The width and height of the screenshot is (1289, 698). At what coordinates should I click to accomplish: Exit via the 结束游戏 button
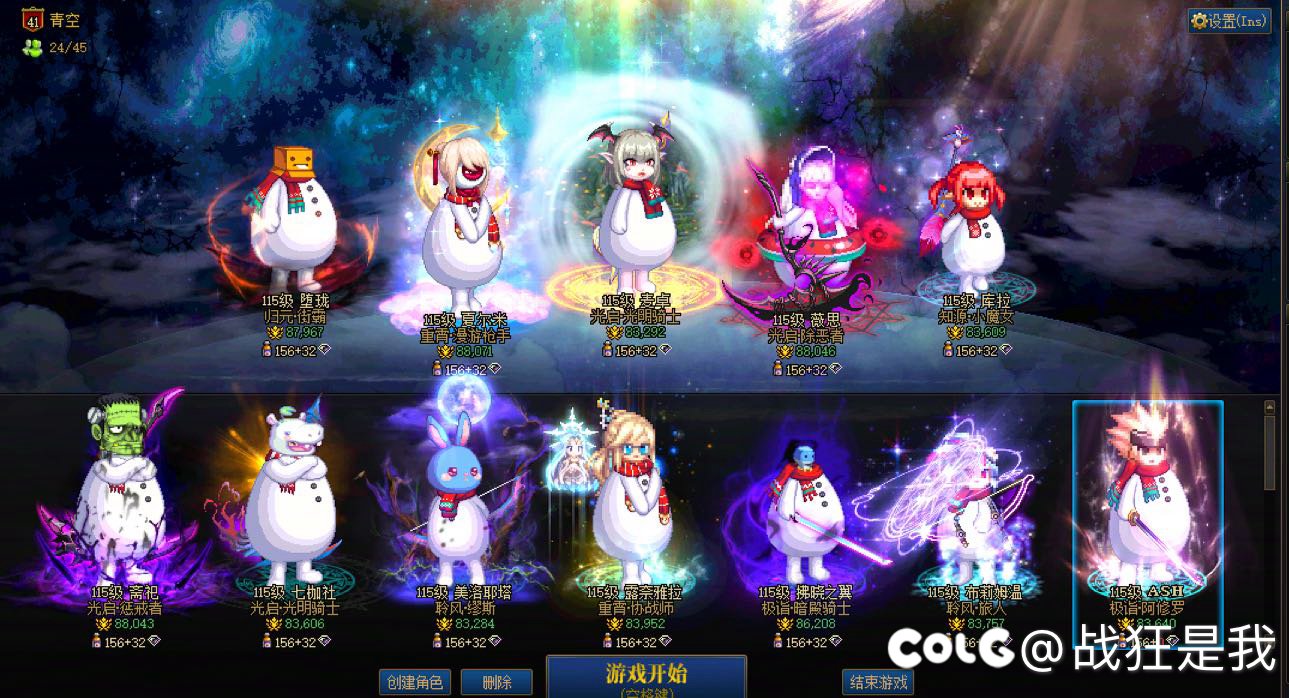pyautogui.click(x=879, y=682)
